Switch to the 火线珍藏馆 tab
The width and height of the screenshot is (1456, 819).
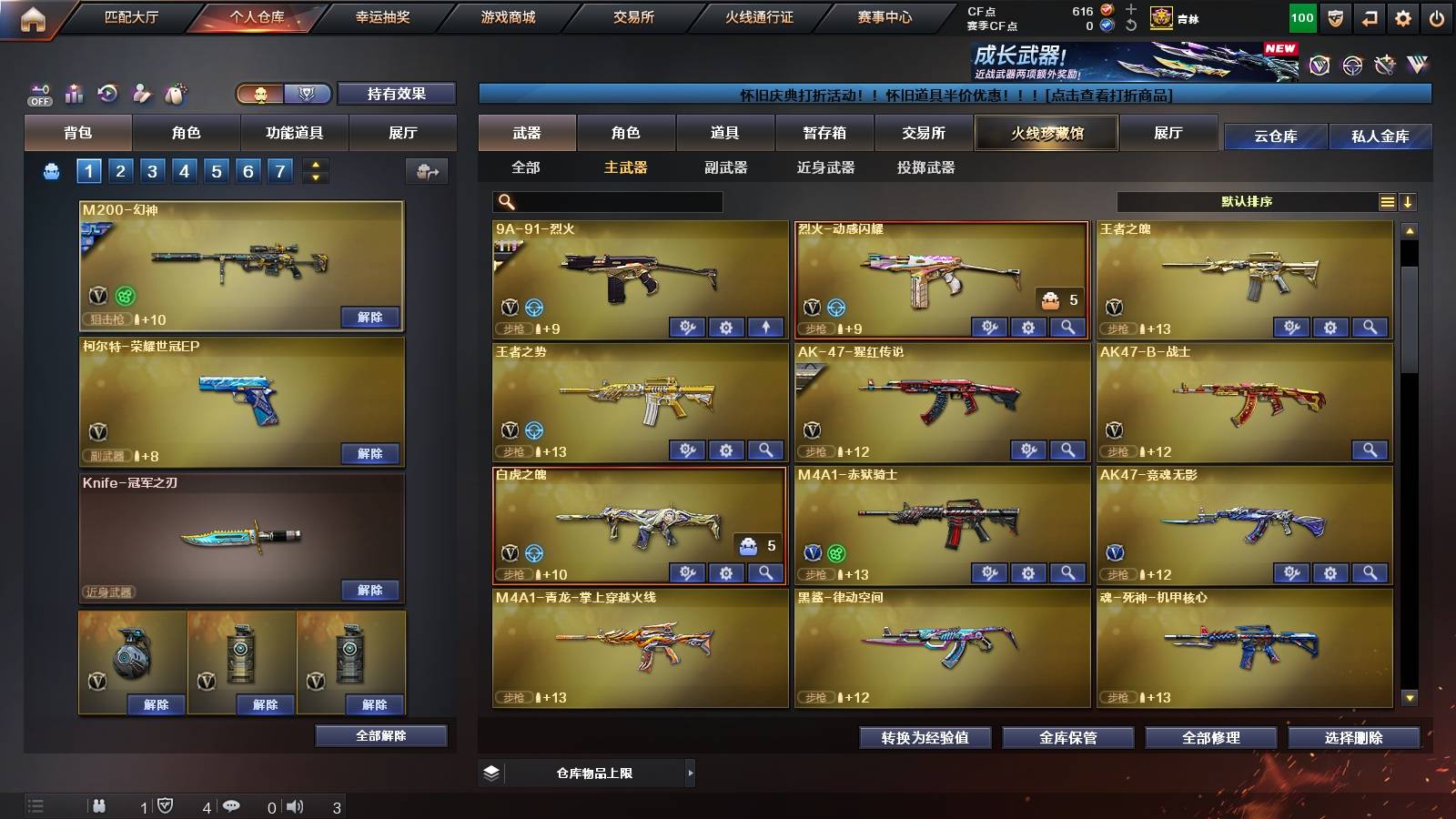[x=1046, y=133]
